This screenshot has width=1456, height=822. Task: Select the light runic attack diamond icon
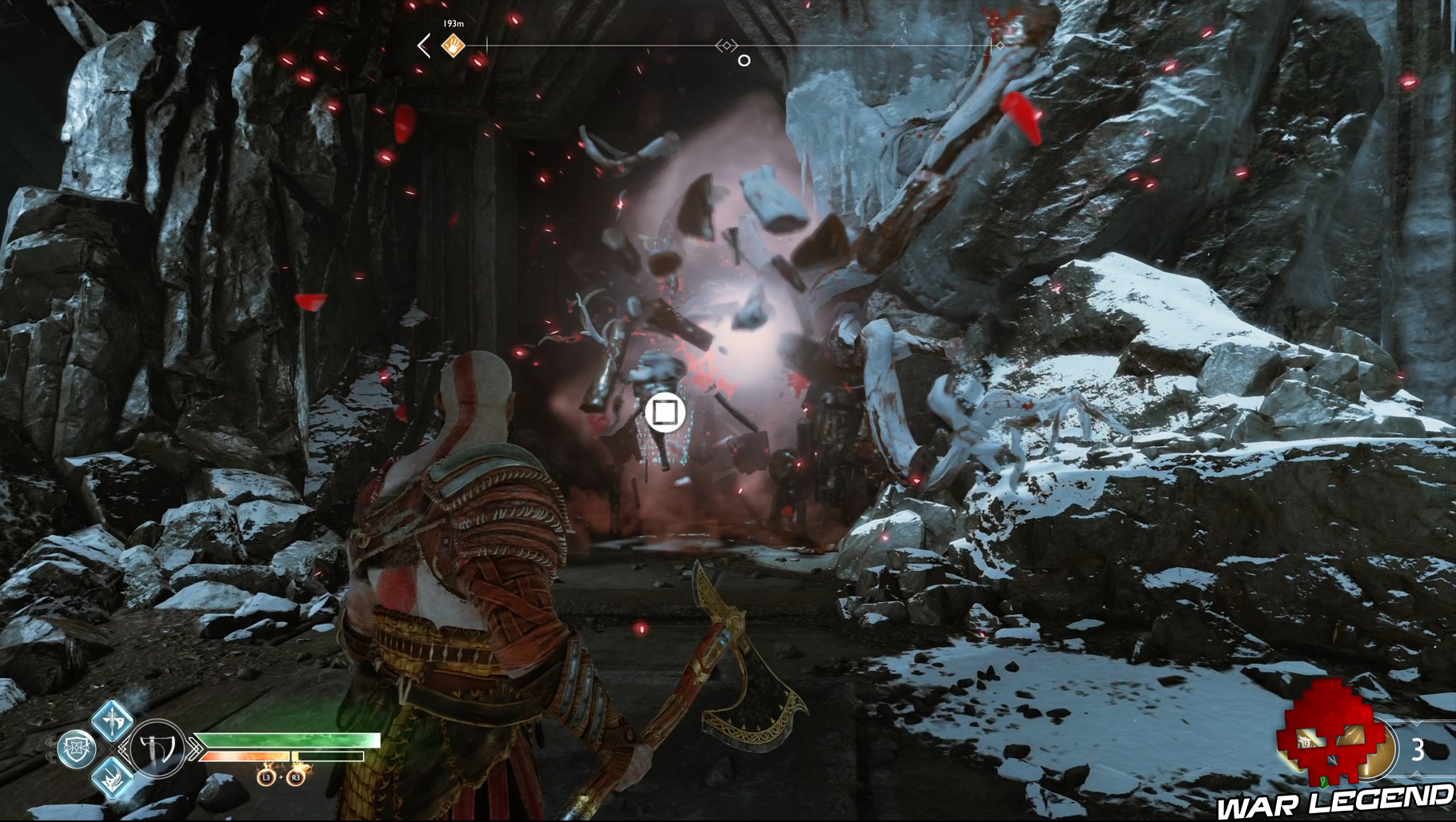click(112, 720)
